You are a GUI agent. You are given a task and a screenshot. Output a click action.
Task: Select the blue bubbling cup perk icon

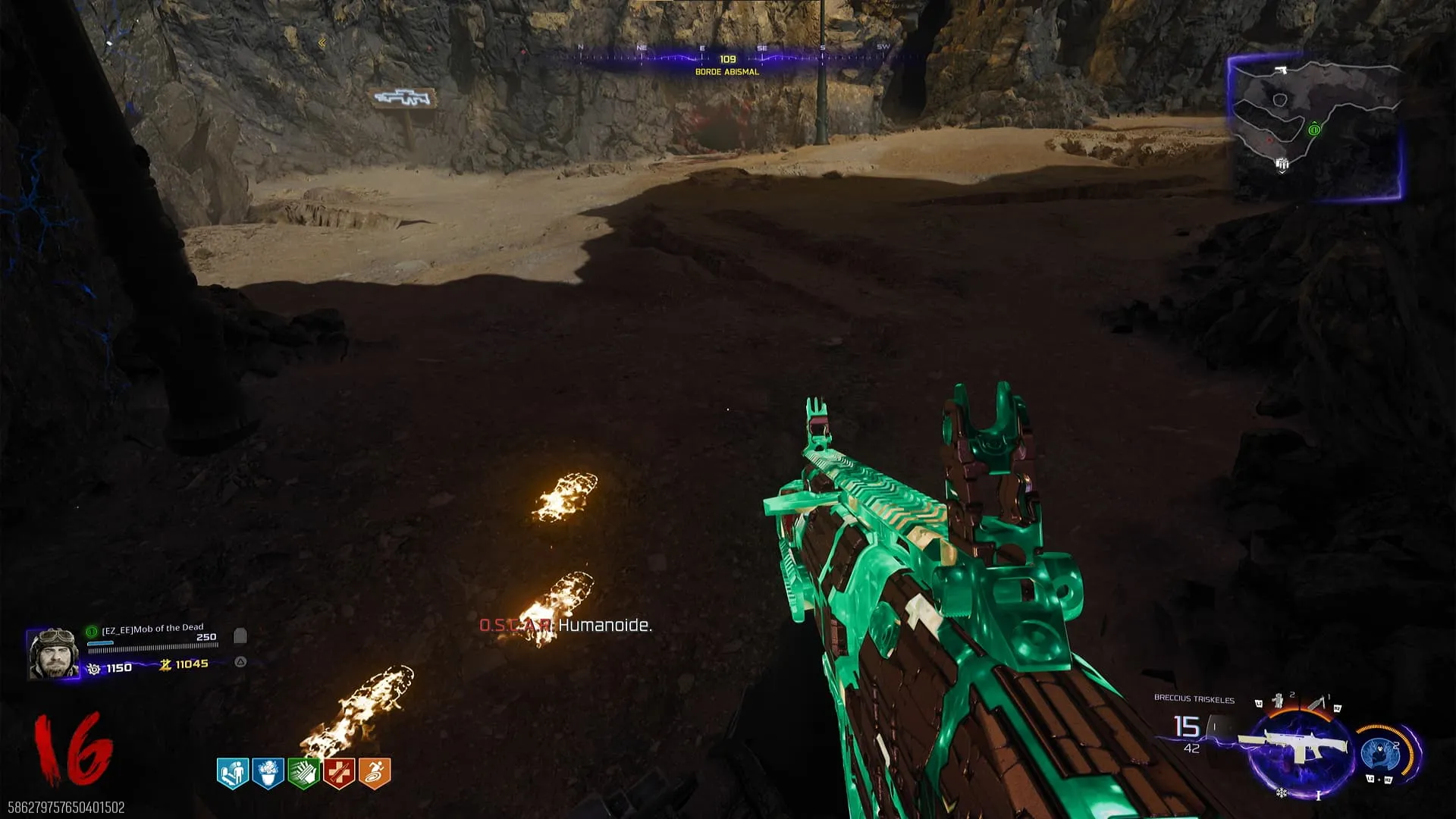(268, 773)
